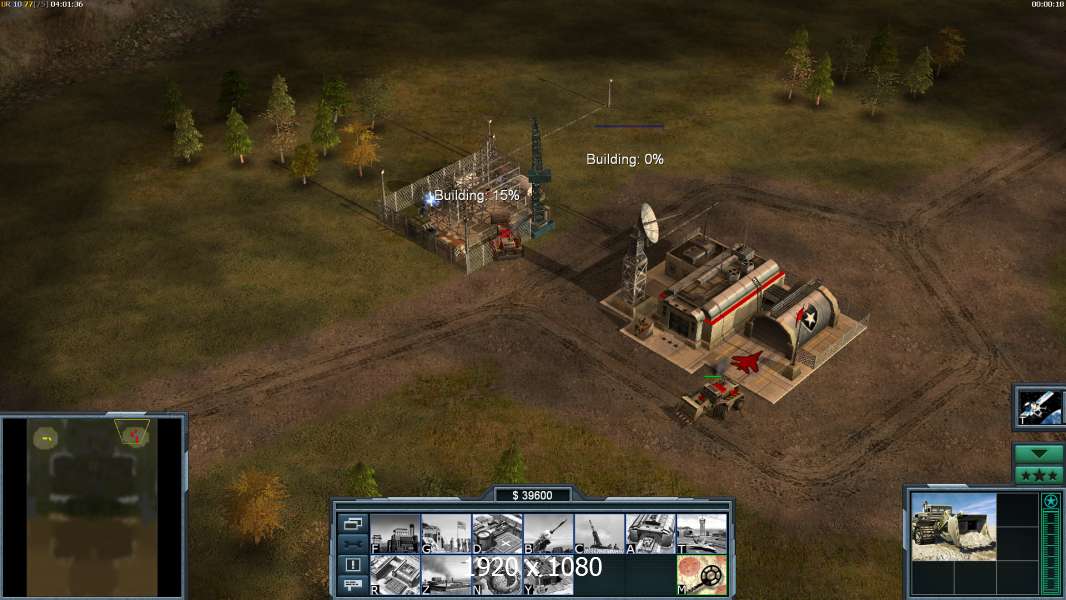
Task: Activate the satellite power shortcut
Action: tap(1039, 407)
